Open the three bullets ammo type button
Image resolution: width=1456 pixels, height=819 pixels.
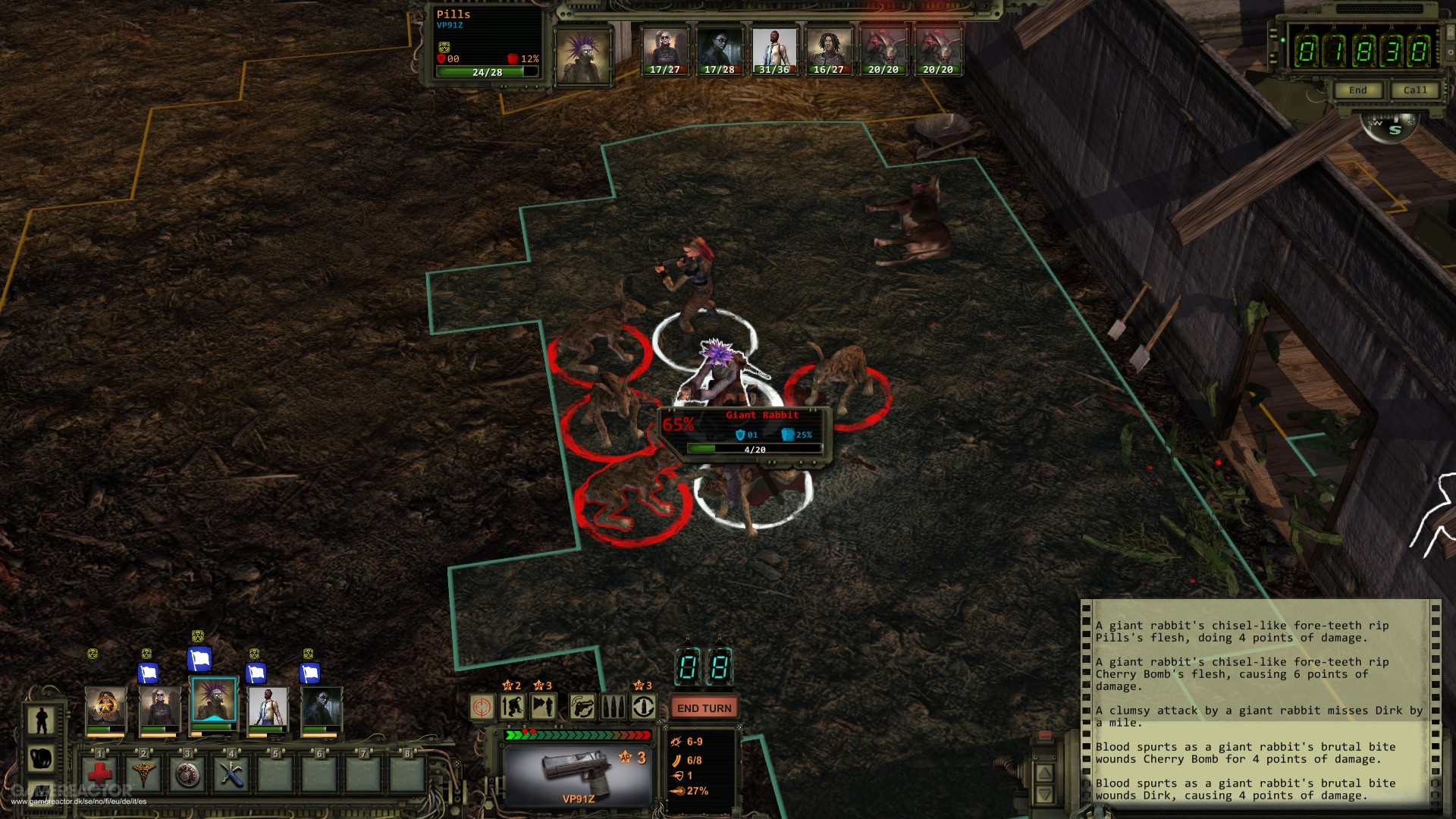(x=613, y=708)
